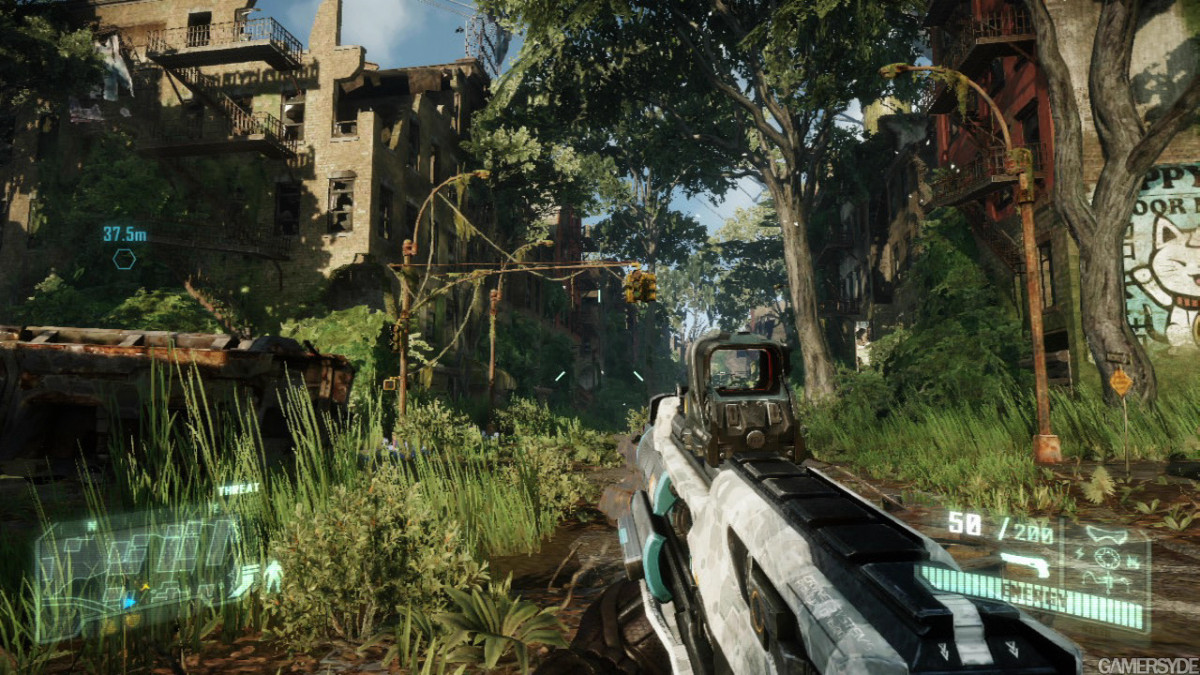Click the hexagon objective waypoint marker
Image resolution: width=1200 pixels, height=675 pixels.
(x=124, y=259)
